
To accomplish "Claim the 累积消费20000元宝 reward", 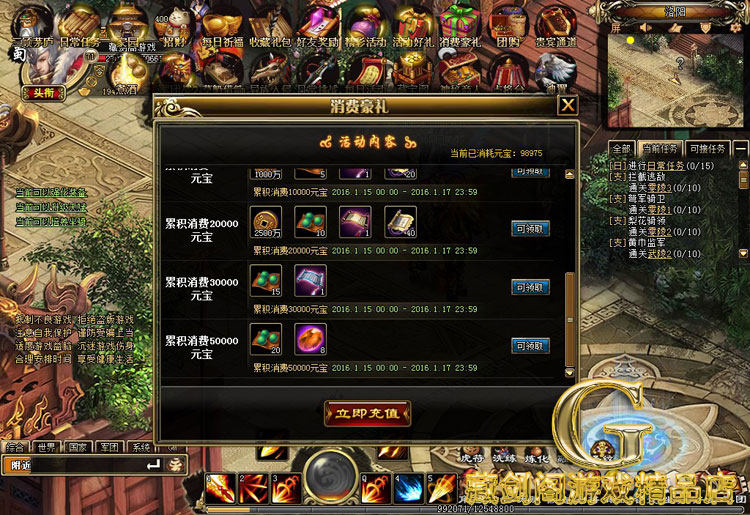I will pyautogui.click(x=530, y=229).
